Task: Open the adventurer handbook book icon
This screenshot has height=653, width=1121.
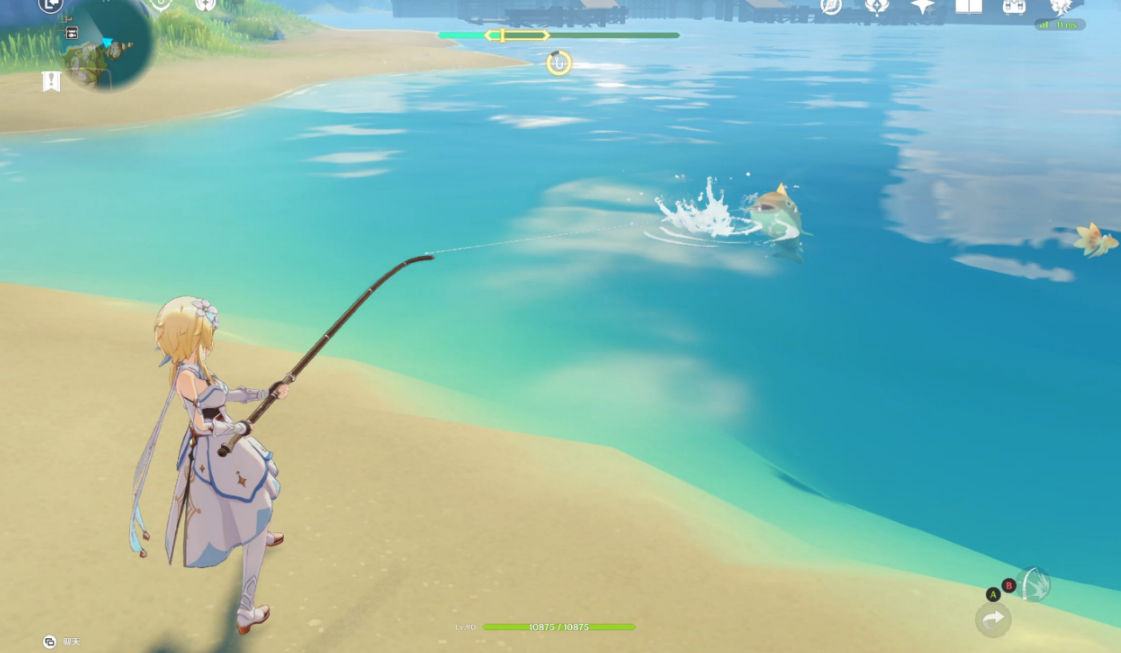Action: 968,6
